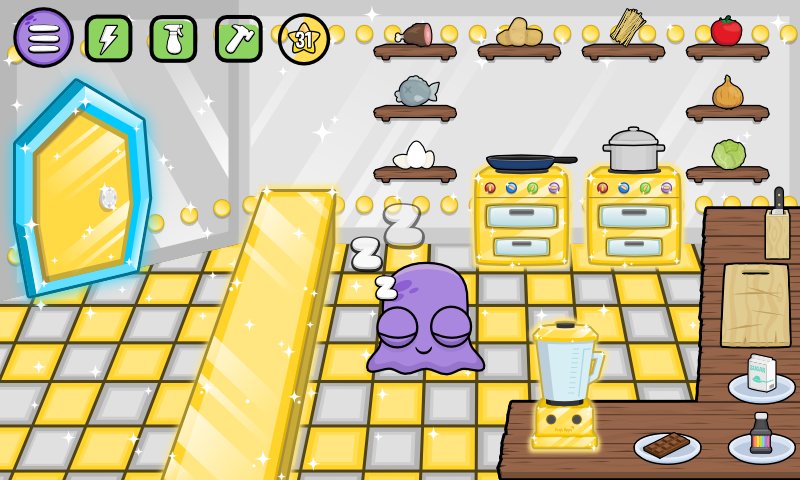Select the white eggs ingredient

point(414,156)
